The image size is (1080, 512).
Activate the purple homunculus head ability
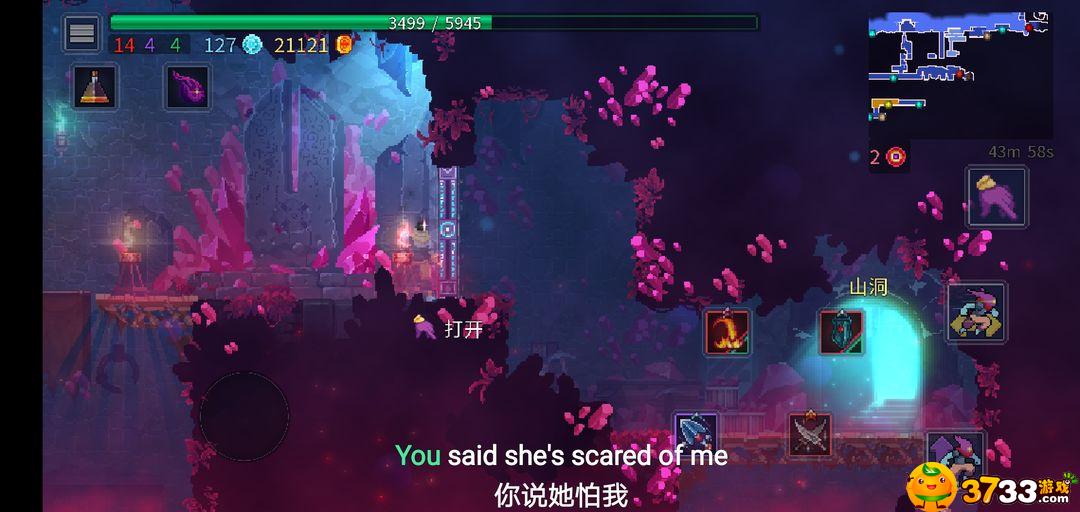[x=187, y=88]
